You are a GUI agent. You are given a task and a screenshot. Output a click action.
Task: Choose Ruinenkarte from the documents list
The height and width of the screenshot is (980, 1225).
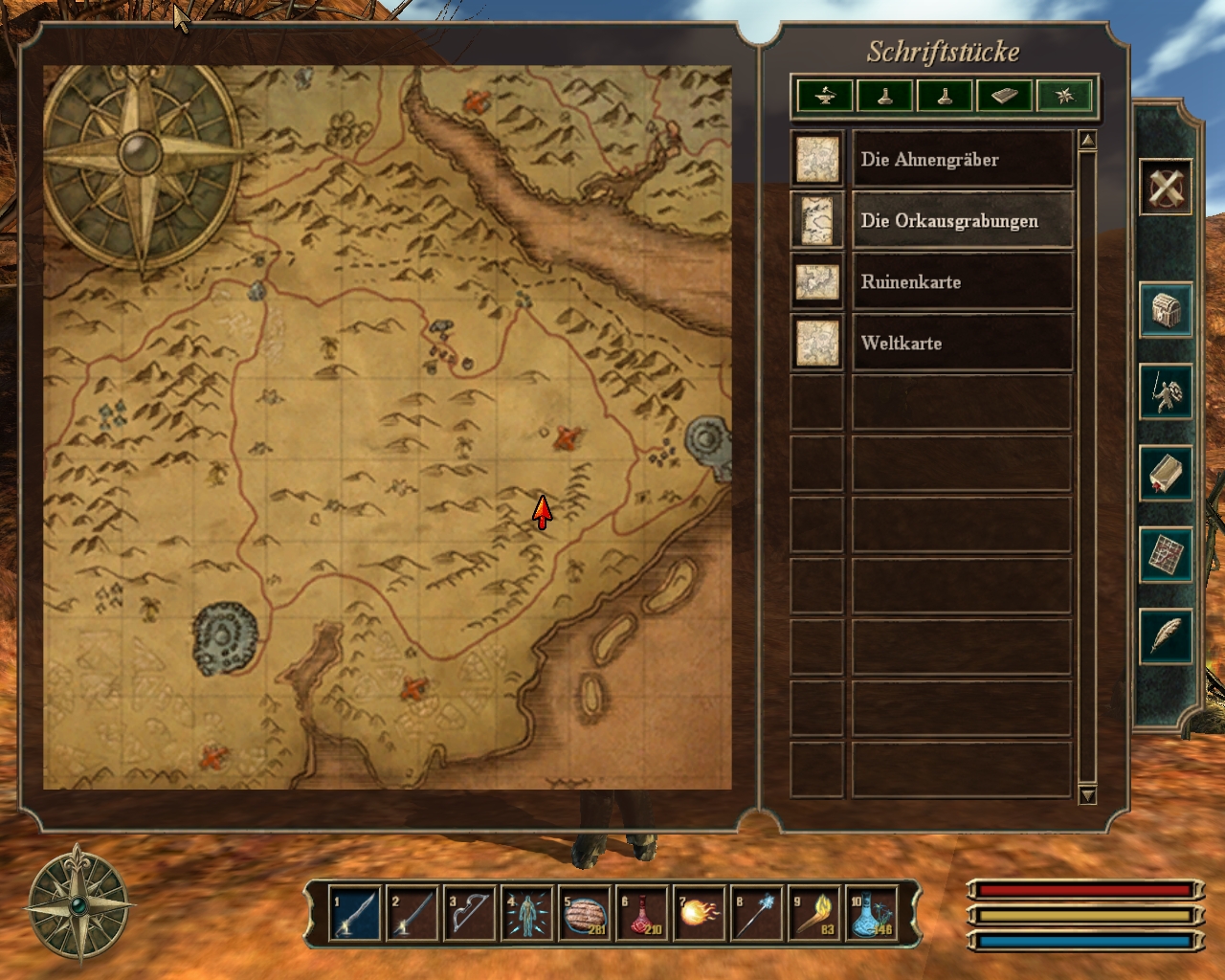point(961,281)
